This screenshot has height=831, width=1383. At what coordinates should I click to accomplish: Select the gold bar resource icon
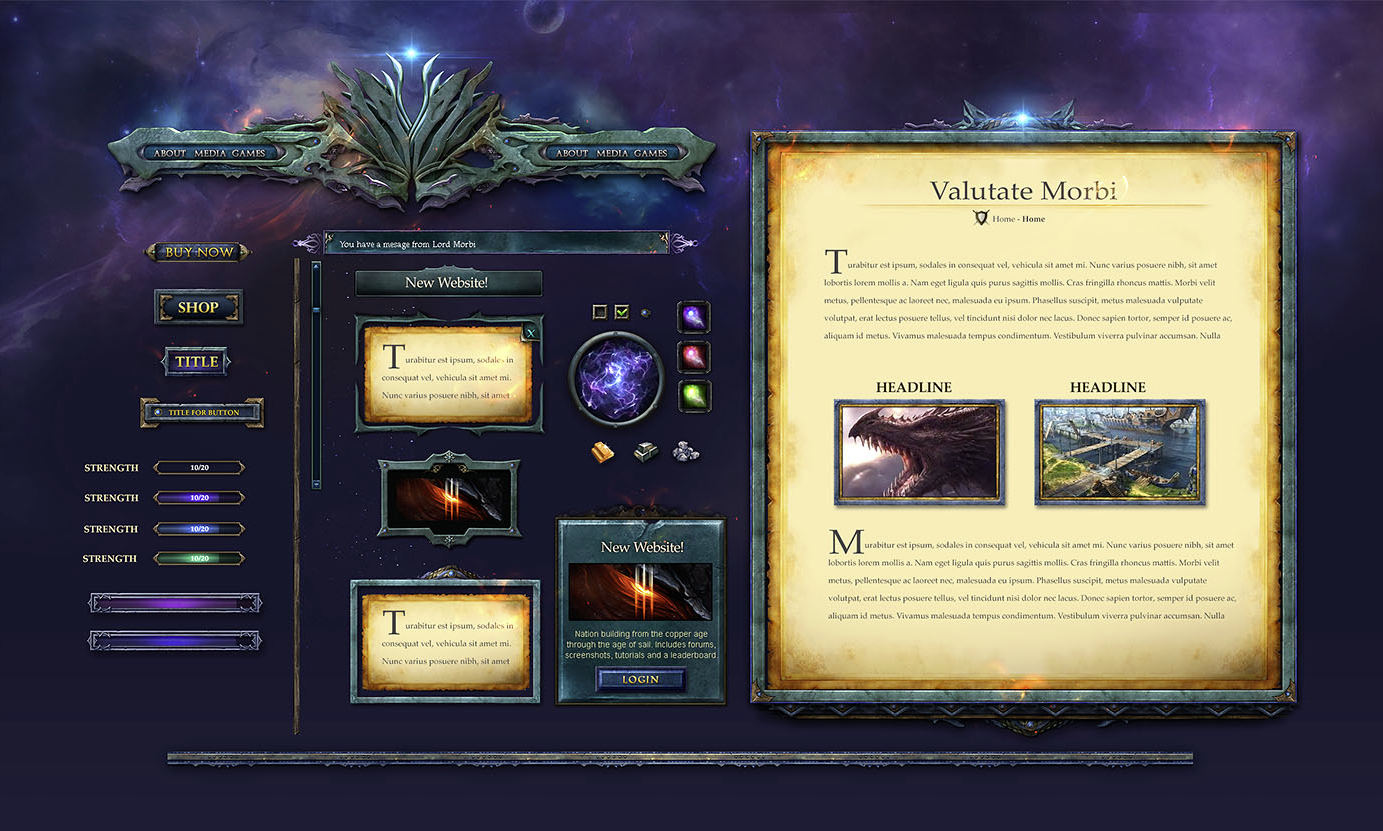click(604, 452)
